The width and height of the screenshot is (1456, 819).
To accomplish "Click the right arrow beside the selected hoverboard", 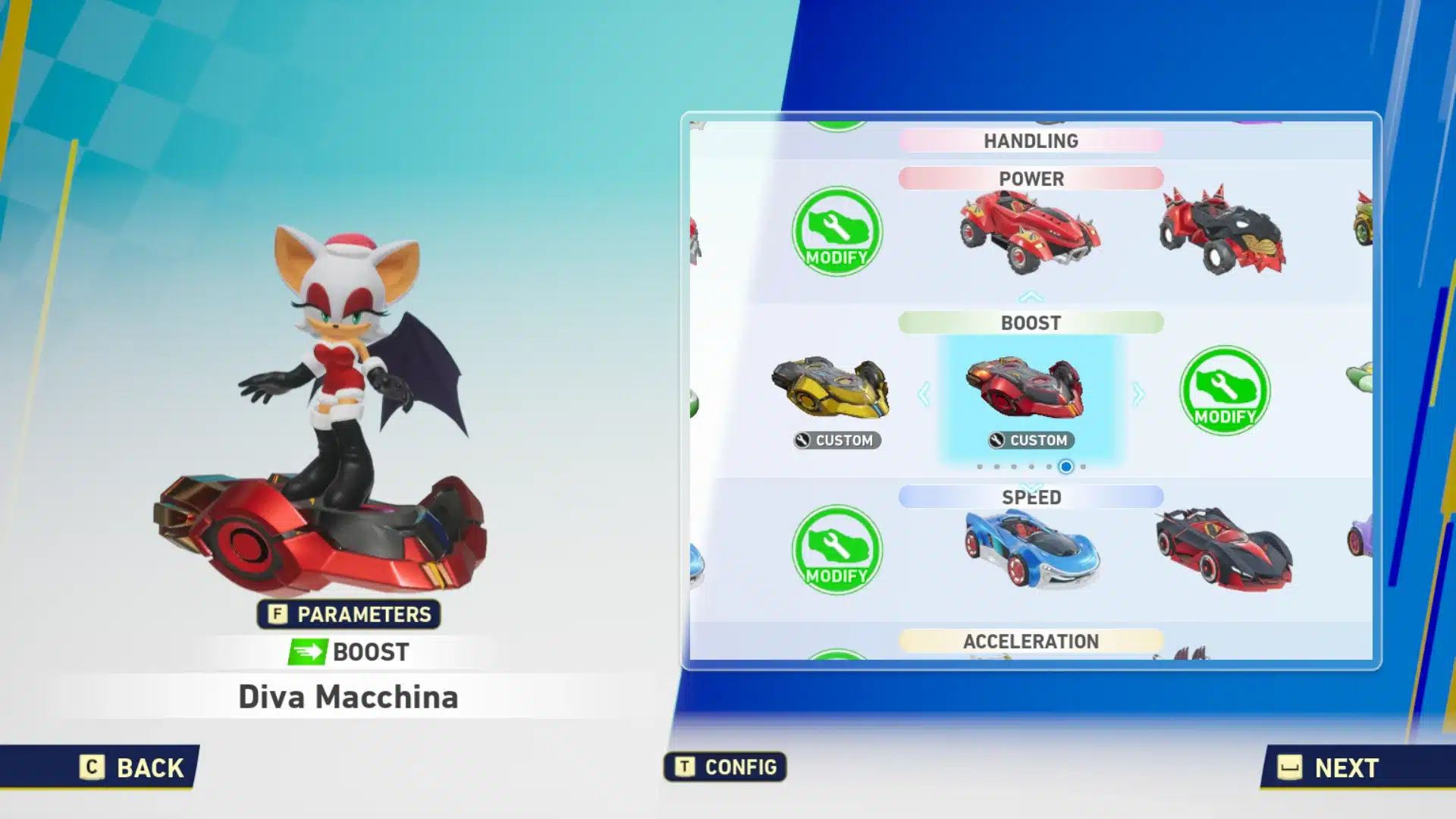I will [x=1137, y=394].
